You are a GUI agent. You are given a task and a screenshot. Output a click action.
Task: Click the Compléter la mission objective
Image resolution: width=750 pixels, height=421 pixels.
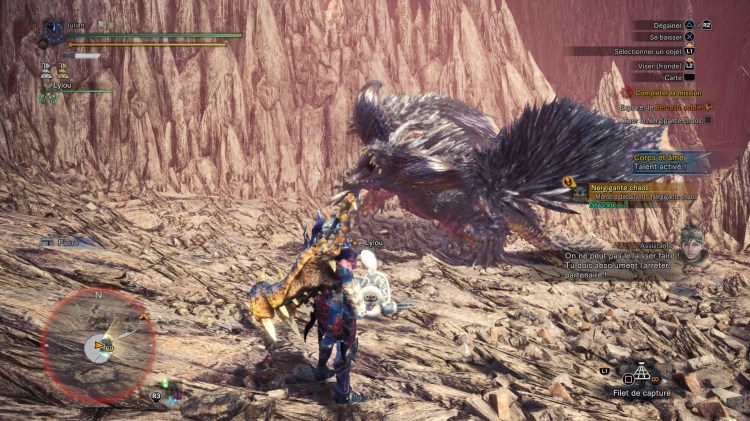[661, 91]
